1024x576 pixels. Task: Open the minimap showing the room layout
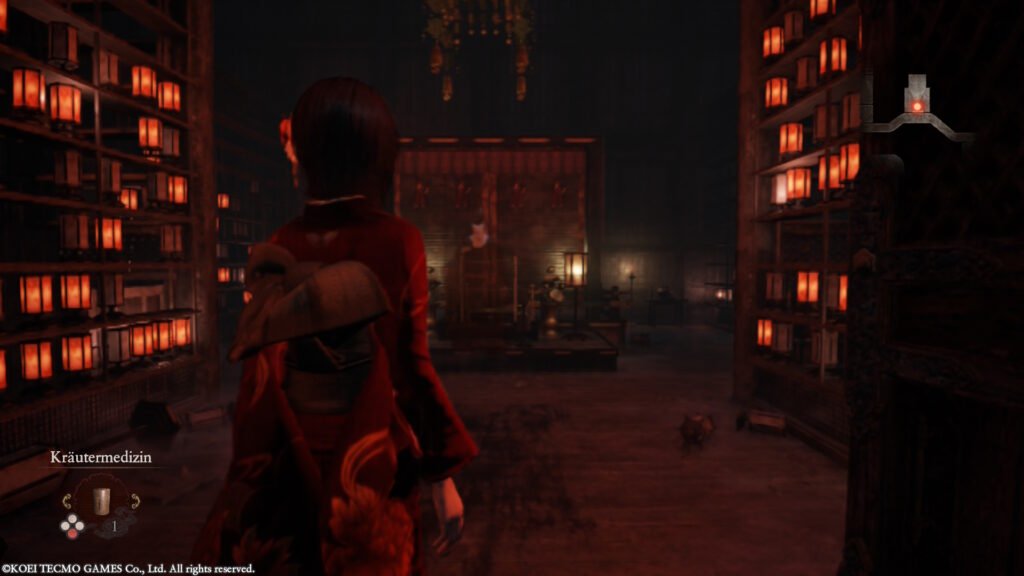click(x=917, y=107)
